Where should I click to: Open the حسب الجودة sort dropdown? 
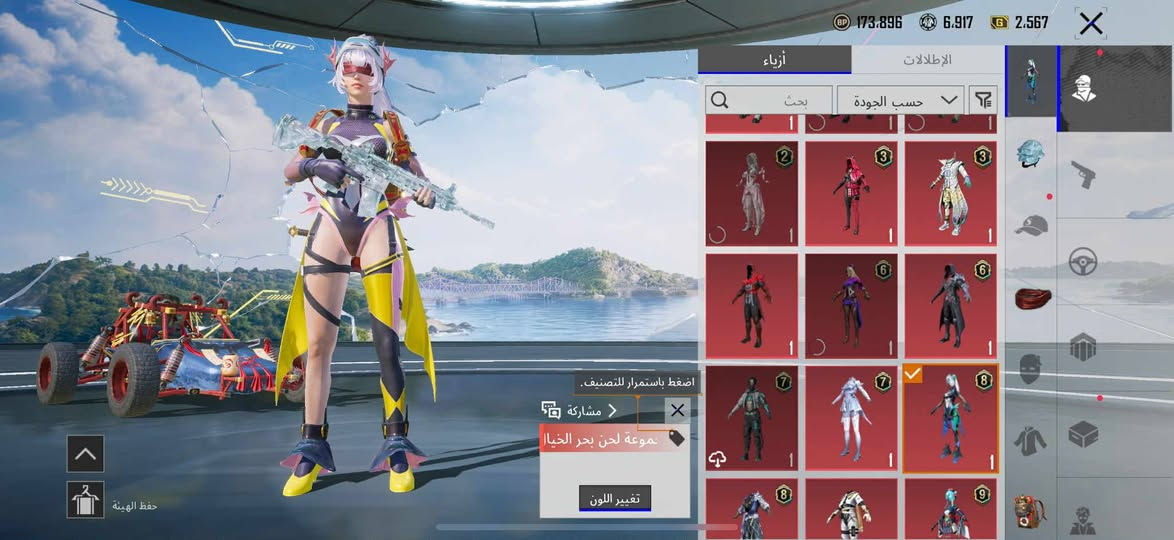[901, 100]
